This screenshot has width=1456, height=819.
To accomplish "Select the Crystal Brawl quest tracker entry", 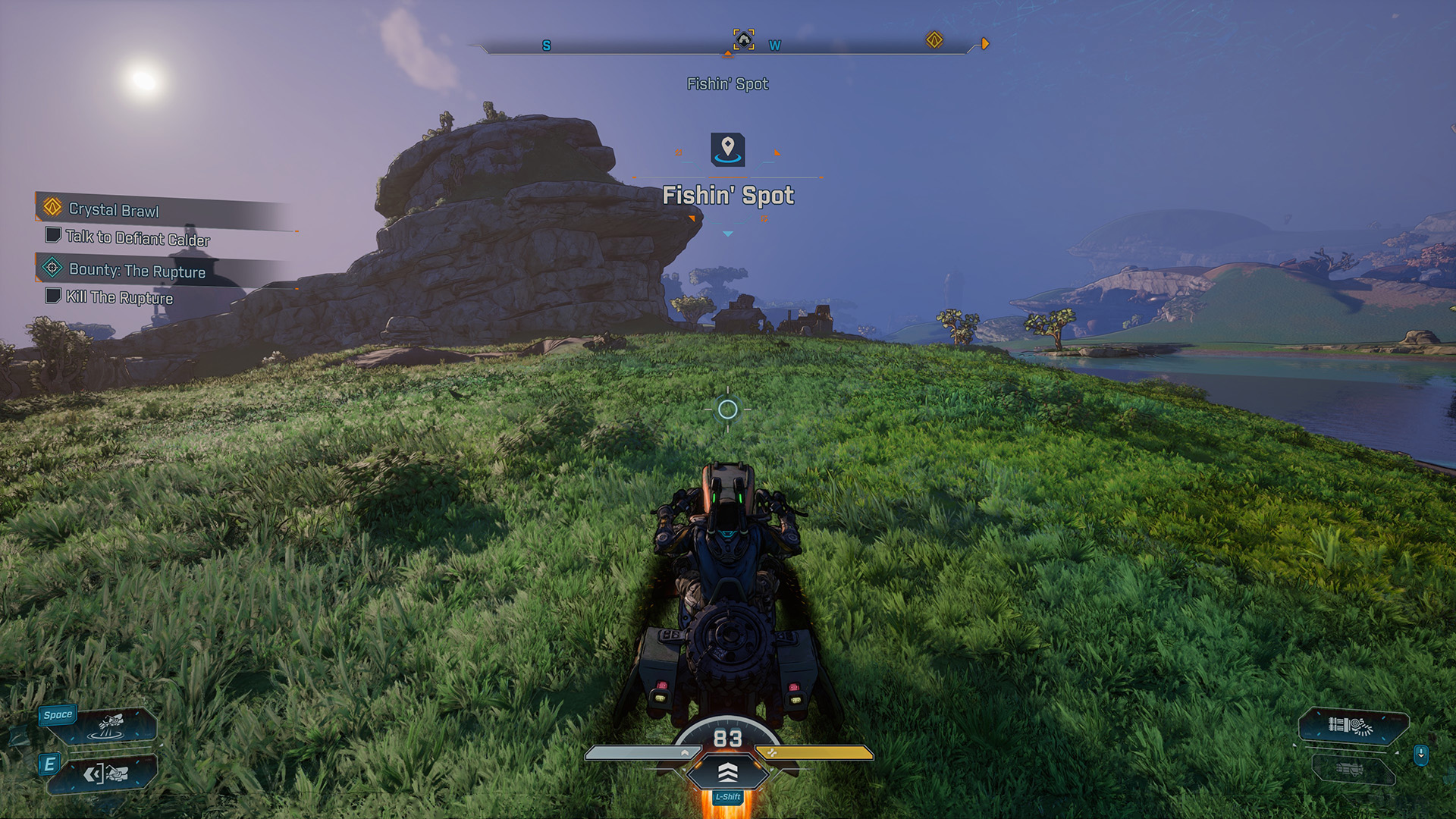I will click(x=114, y=209).
